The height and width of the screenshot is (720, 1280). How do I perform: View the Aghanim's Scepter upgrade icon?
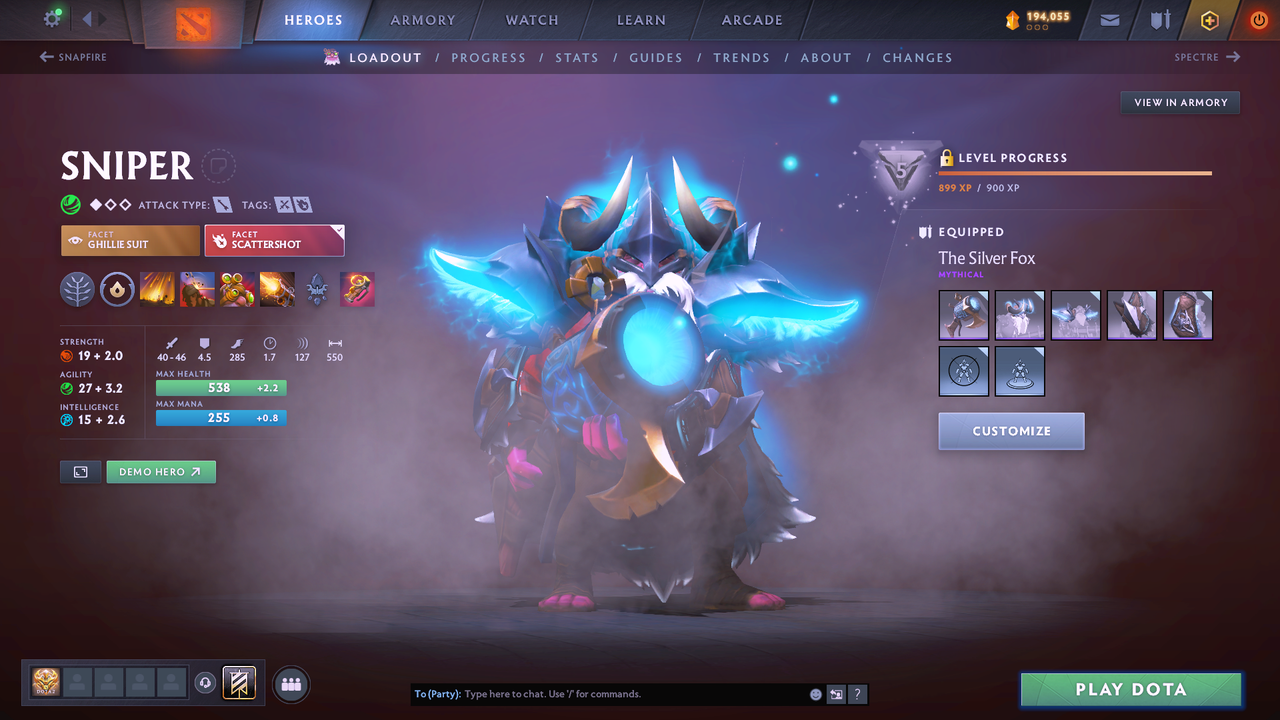click(x=357, y=289)
